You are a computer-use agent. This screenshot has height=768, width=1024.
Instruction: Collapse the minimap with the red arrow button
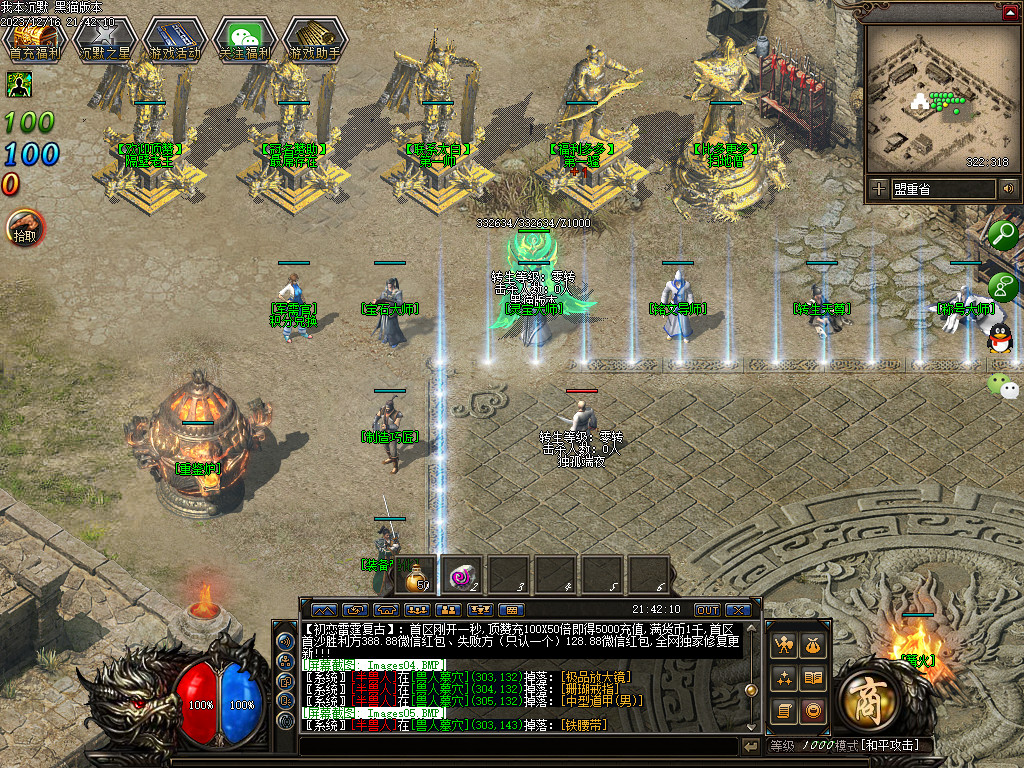pyautogui.click(x=1010, y=12)
